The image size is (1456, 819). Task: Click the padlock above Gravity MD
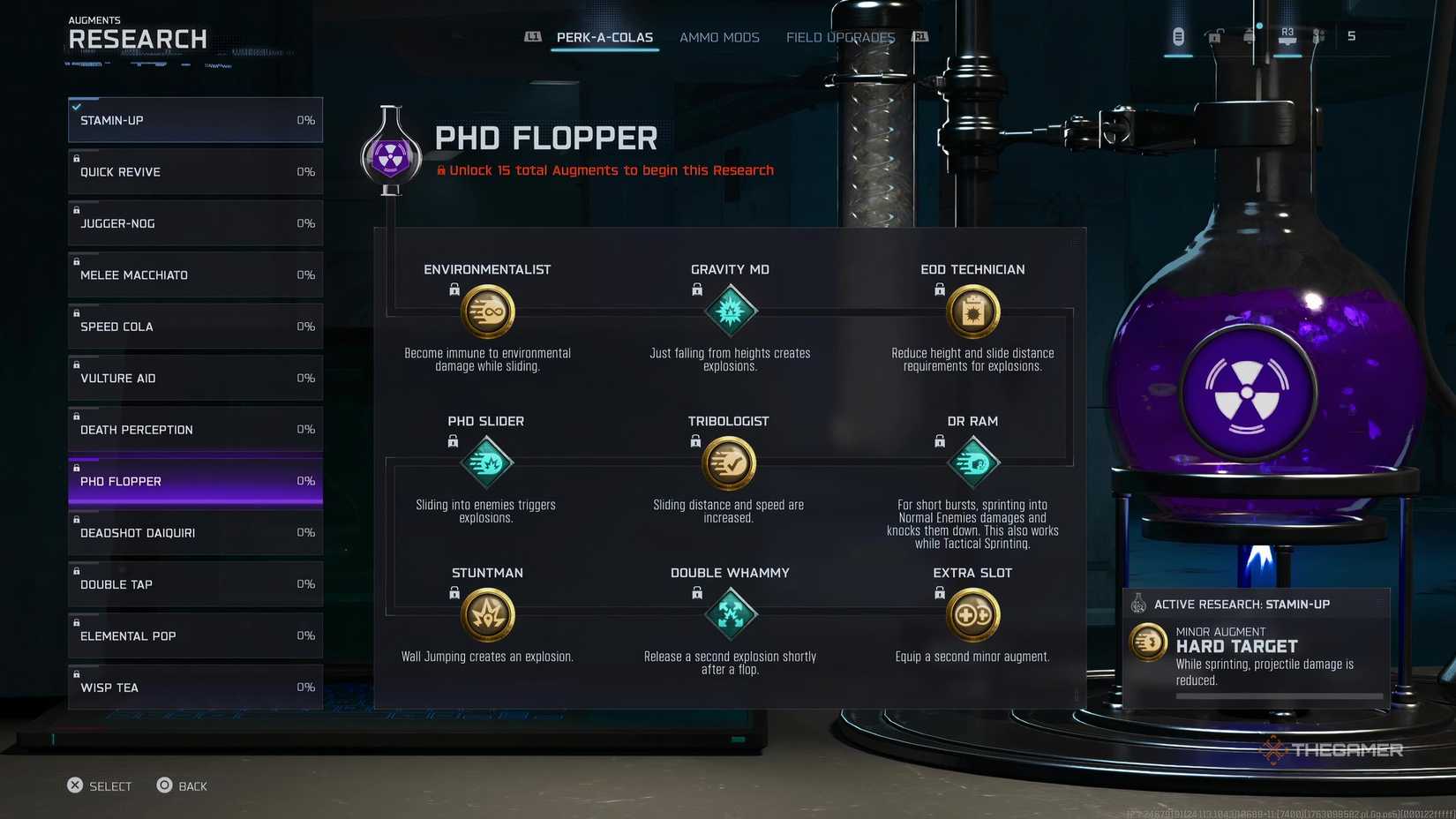tap(696, 289)
